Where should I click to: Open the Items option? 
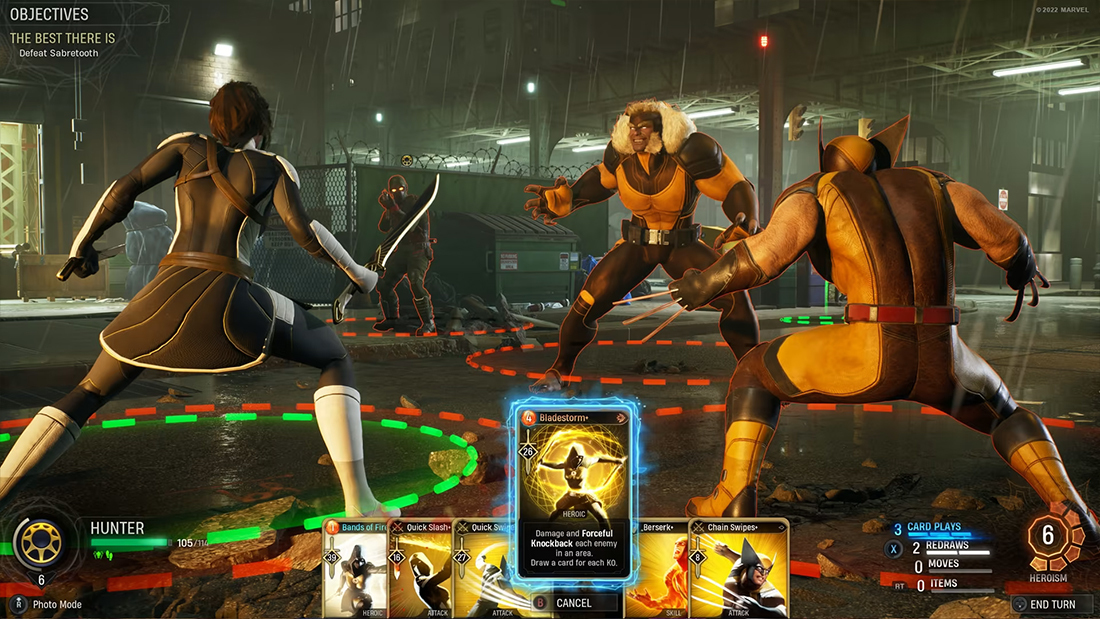[942, 584]
